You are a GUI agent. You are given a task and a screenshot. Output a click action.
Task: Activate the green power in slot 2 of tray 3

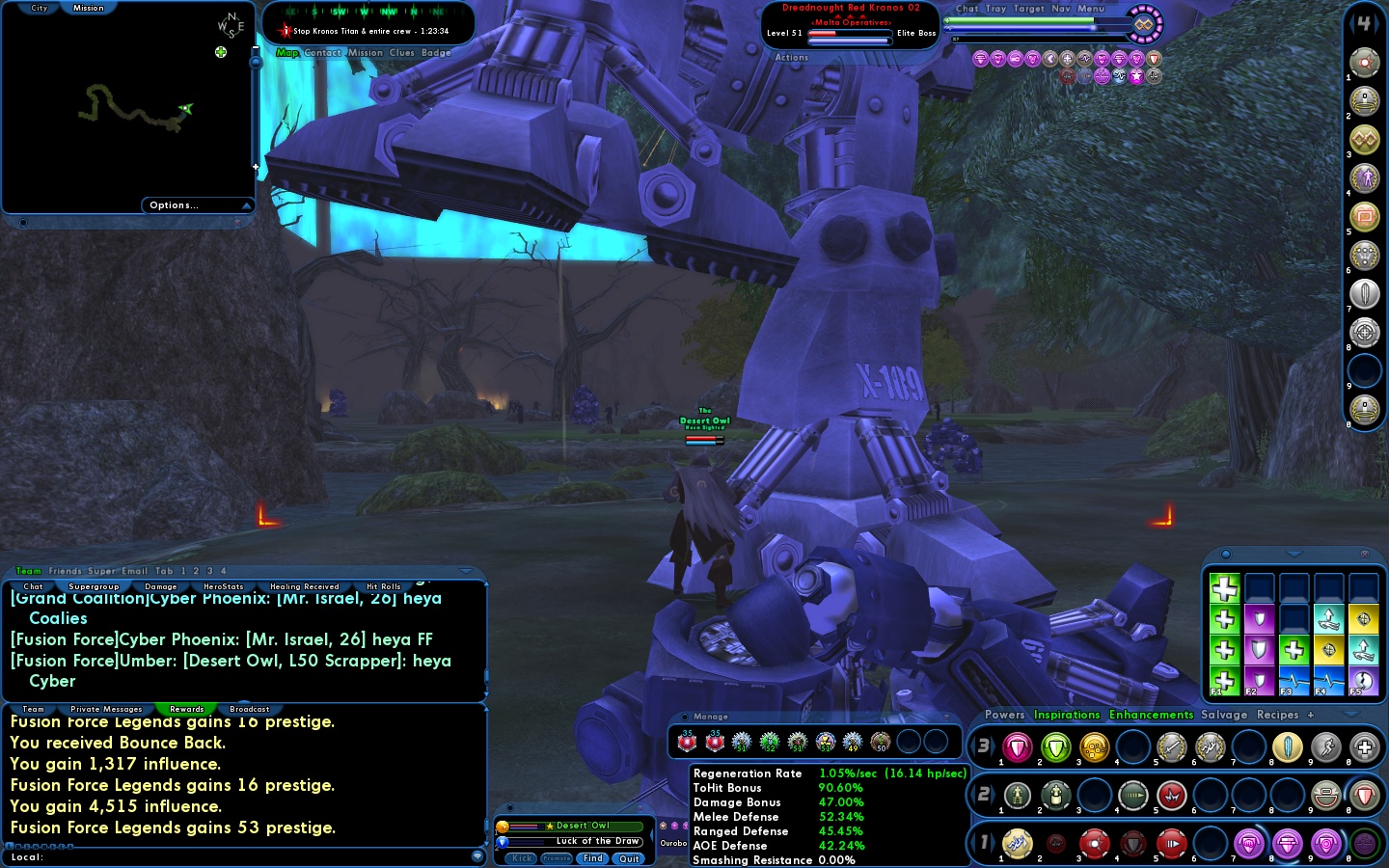click(1054, 747)
